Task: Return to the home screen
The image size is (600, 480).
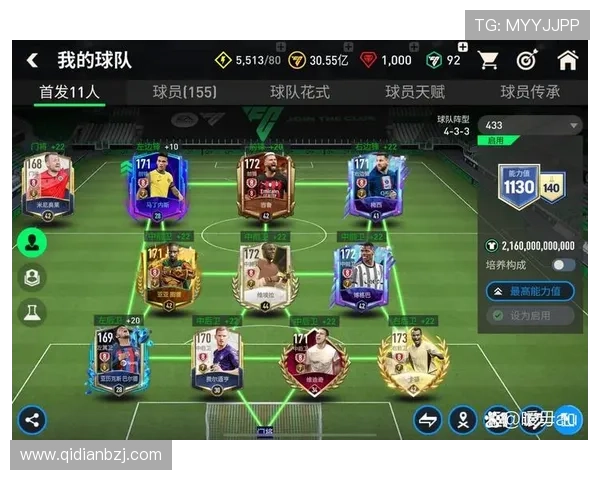Action: [567, 60]
